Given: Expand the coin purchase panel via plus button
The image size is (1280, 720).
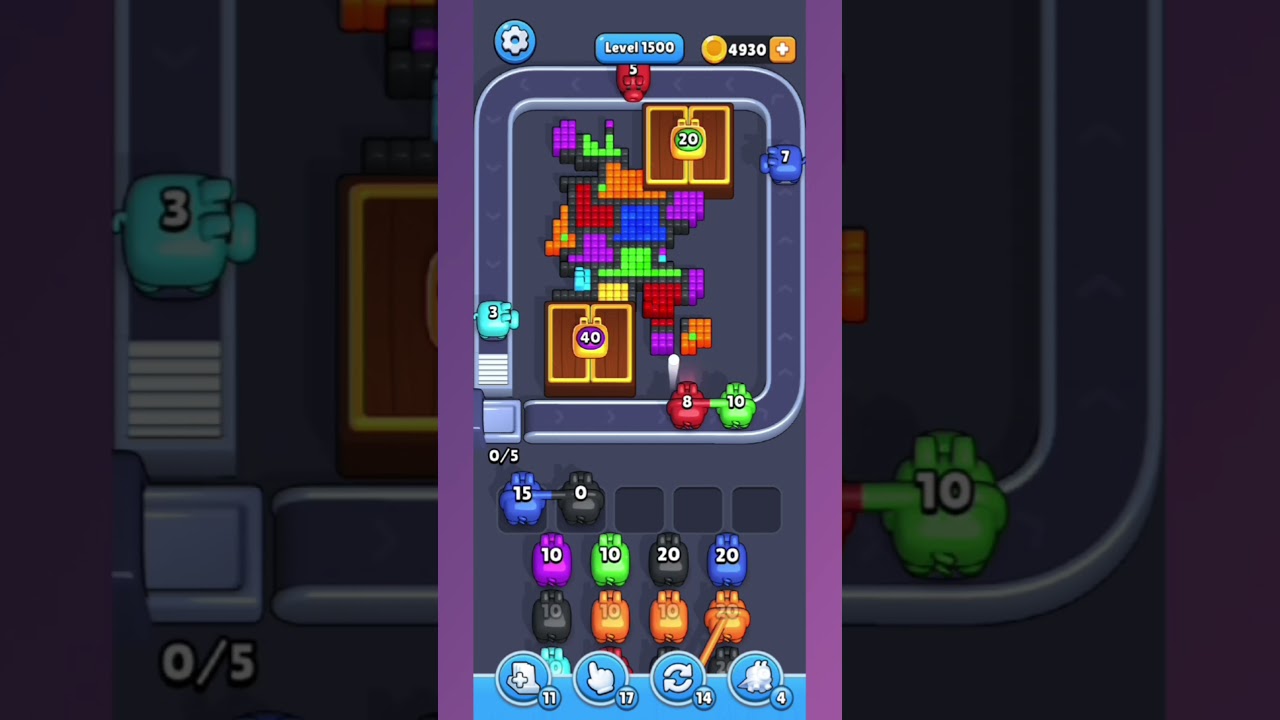Looking at the screenshot, I should 783,48.
